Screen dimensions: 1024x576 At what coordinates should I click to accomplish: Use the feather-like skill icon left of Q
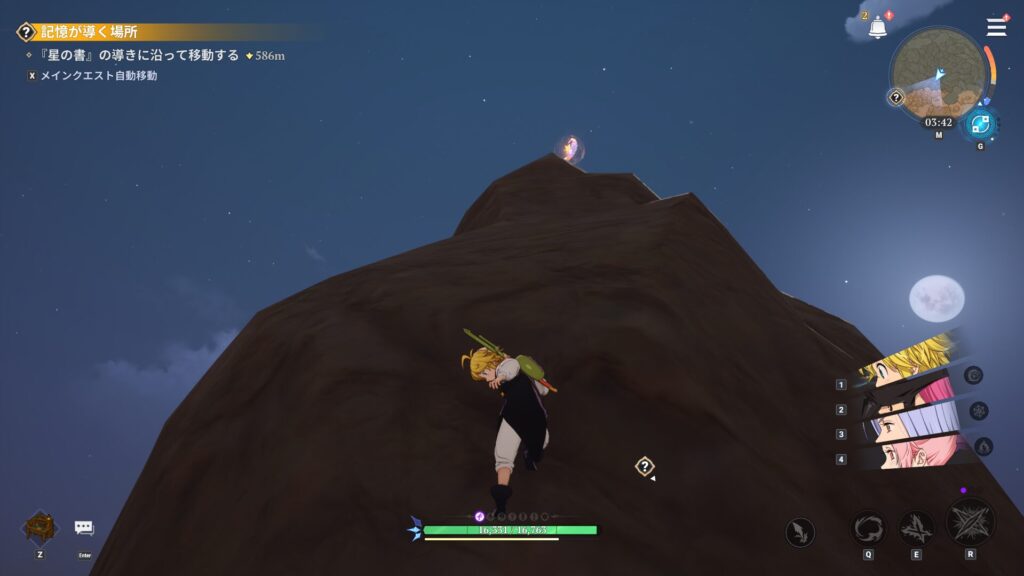(799, 532)
